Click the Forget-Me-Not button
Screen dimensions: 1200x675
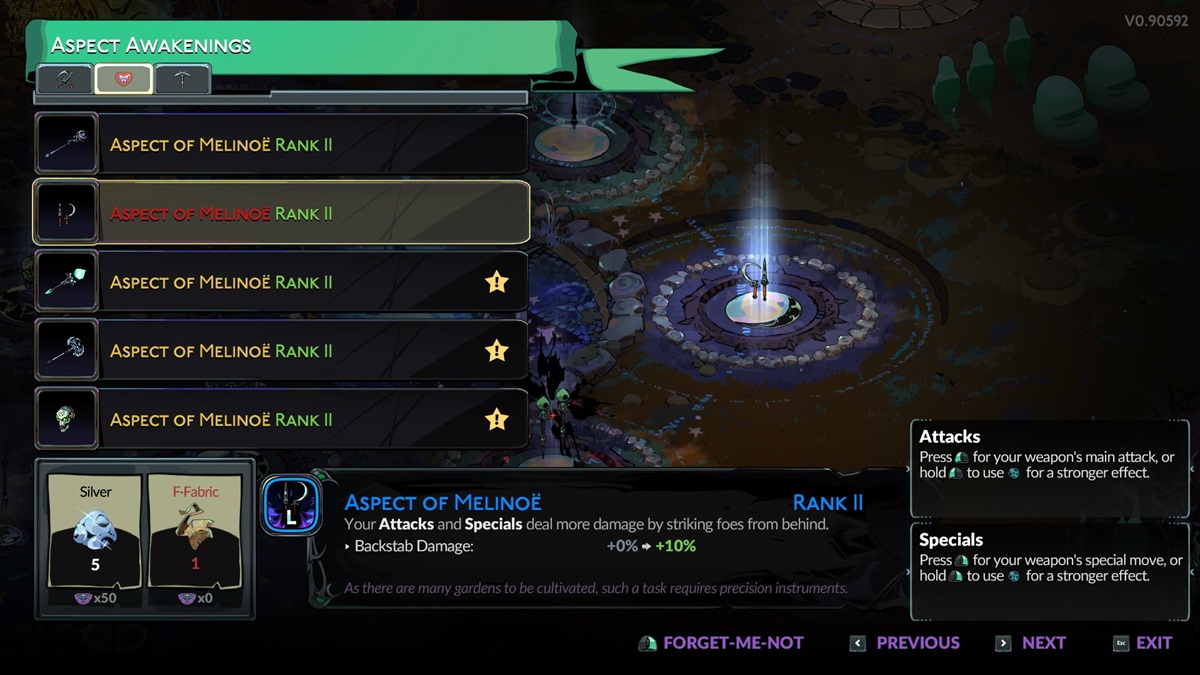tap(721, 643)
